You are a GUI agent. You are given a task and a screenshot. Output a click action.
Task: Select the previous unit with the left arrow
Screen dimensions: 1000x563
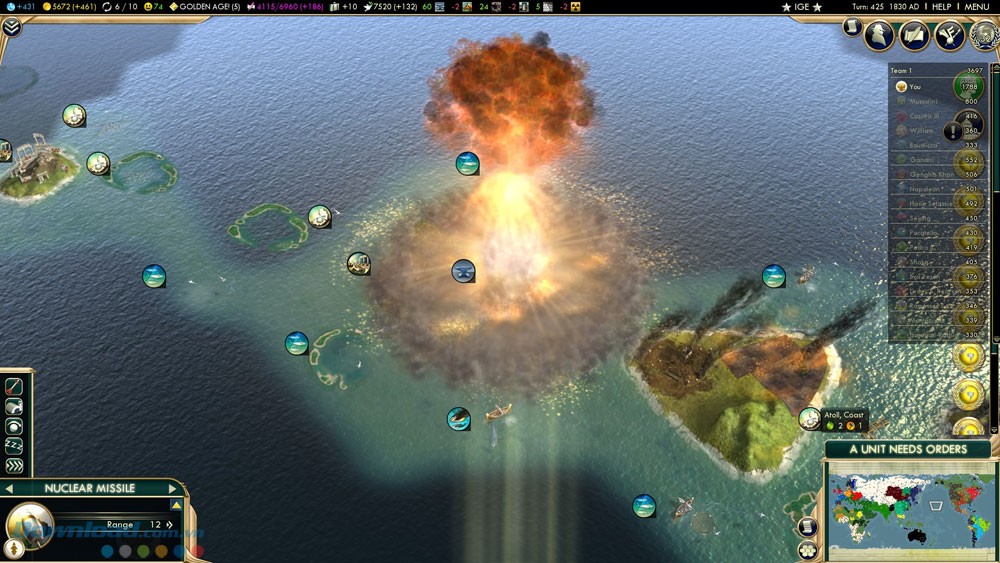point(9,489)
